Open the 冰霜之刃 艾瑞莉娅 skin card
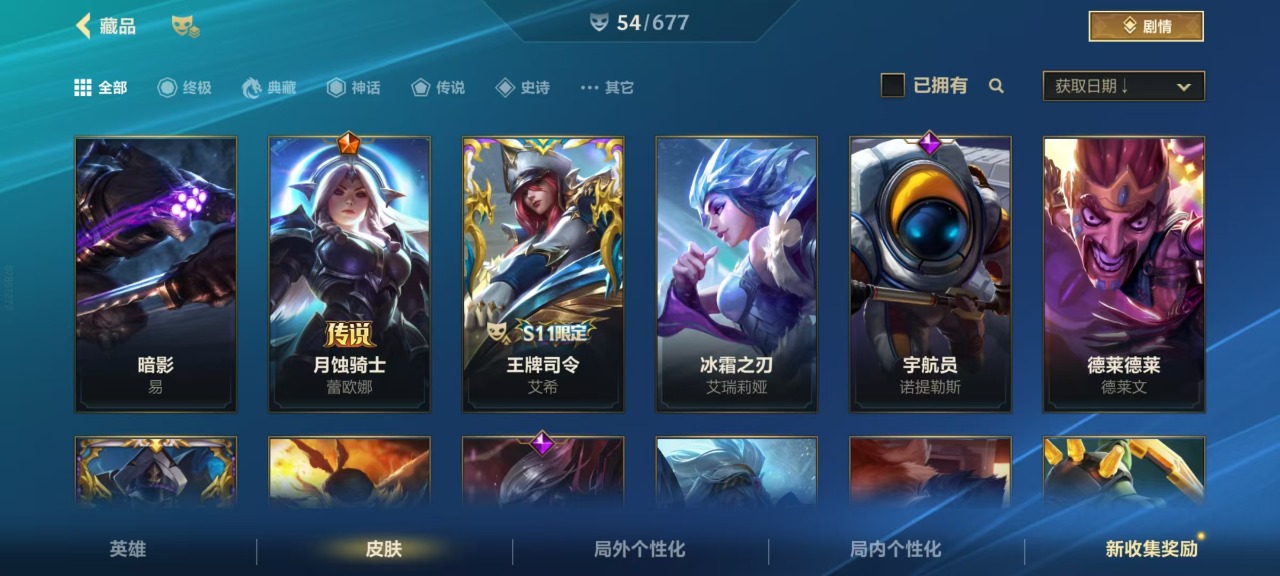 tap(736, 274)
